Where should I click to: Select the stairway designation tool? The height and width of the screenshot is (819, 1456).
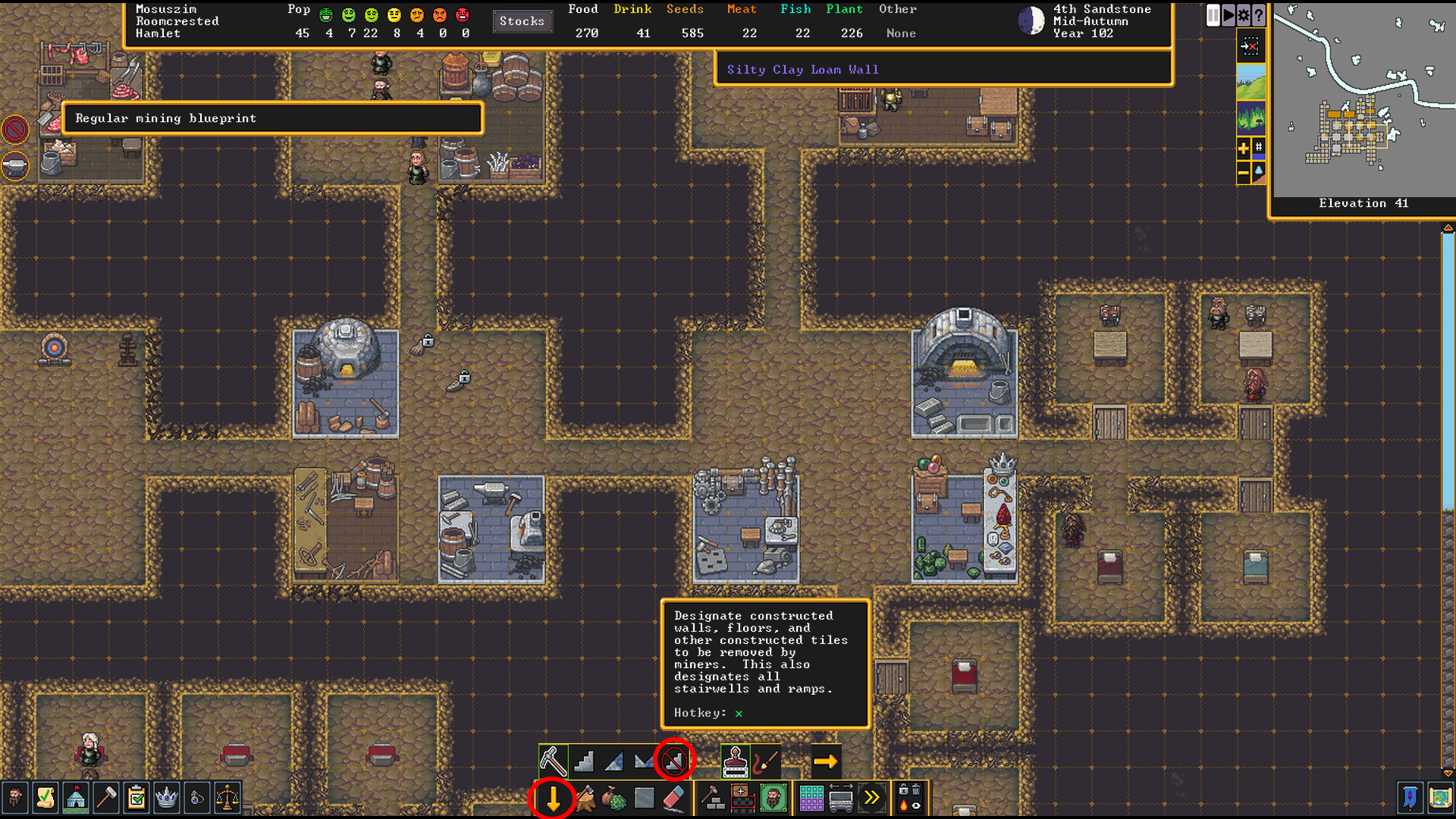pos(583,759)
